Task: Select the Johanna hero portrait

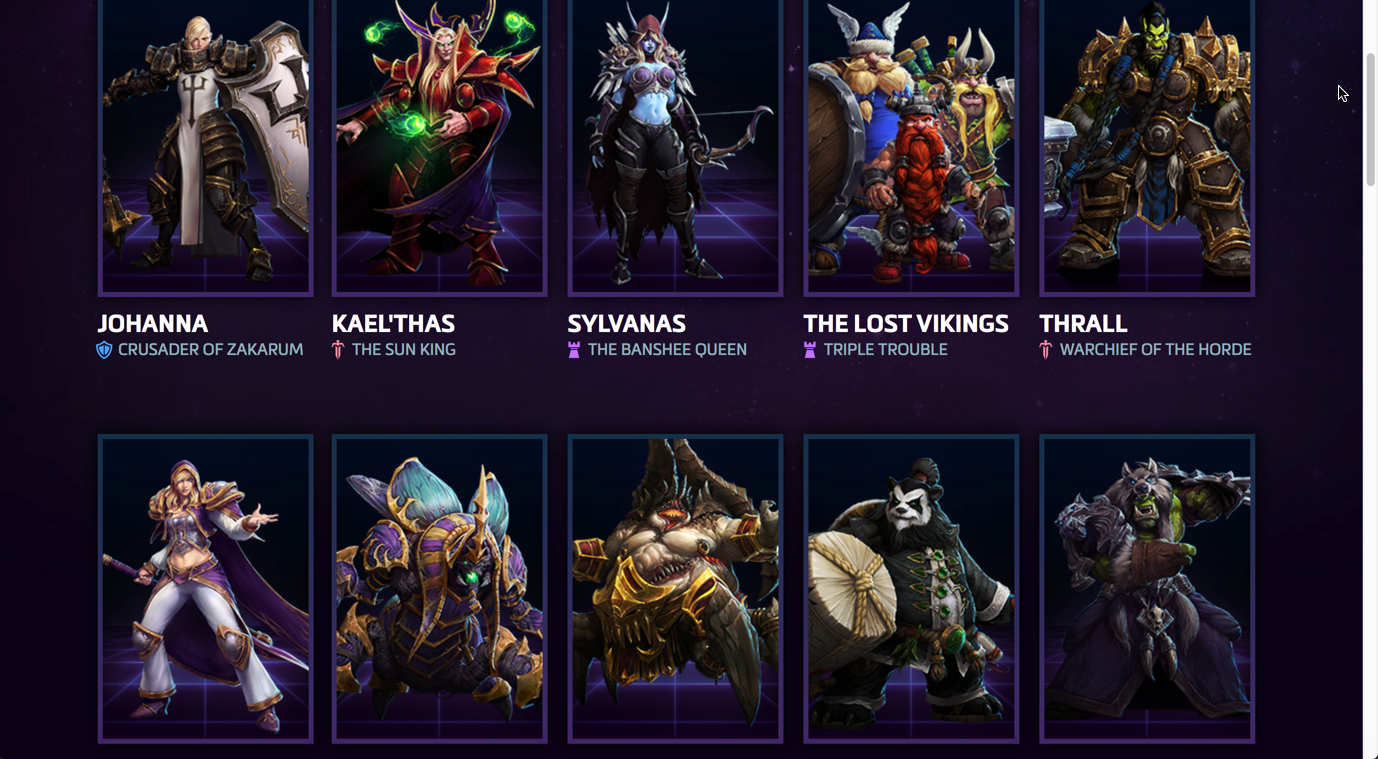Action: click(205, 145)
